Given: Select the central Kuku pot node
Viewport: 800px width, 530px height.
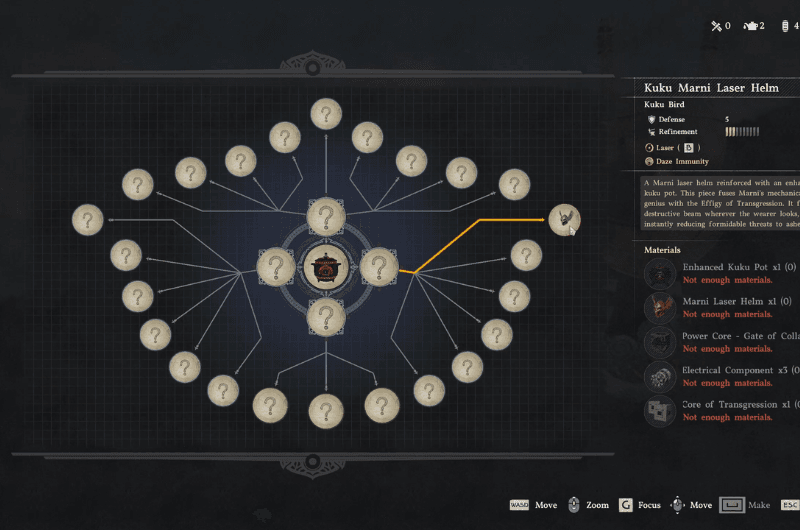Looking at the screenshot, I should (324, 267).
